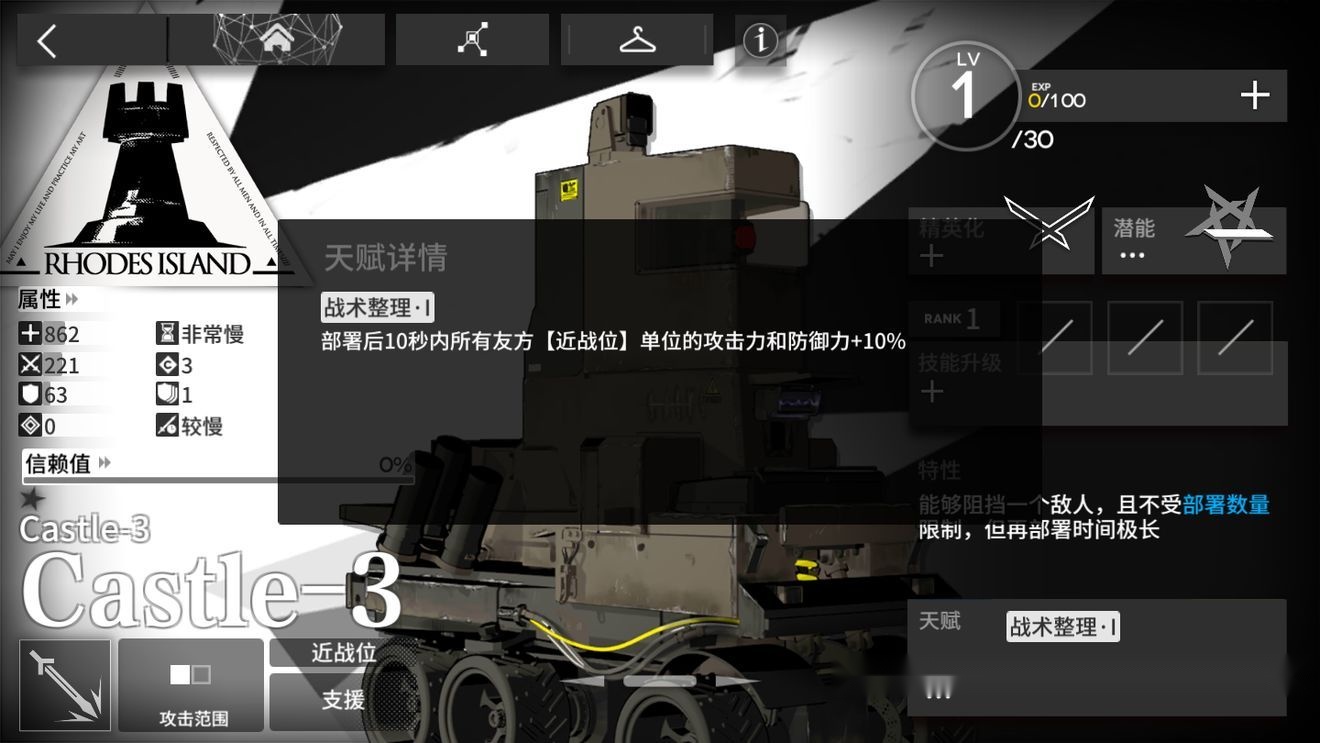1320x743 pixels.
Task: Open the 潜能 ellipsis details
Action: [x=1131, y=256]
